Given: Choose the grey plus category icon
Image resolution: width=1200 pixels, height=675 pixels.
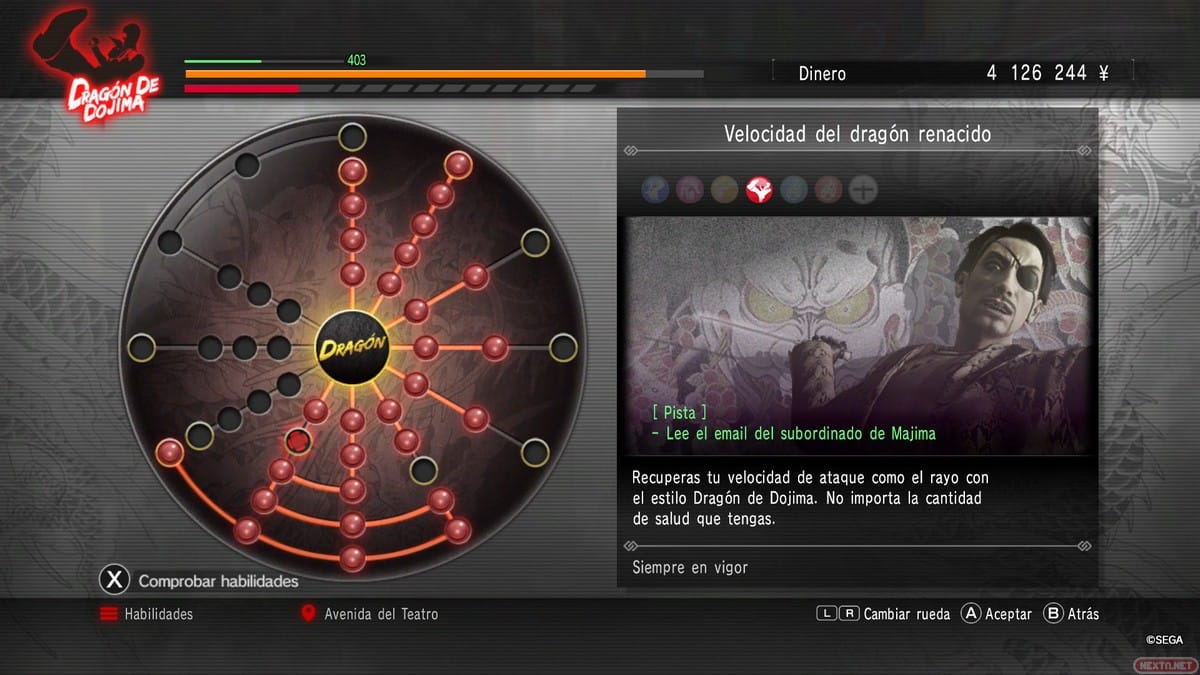Looking at the screenshot, I should point(862,188).
